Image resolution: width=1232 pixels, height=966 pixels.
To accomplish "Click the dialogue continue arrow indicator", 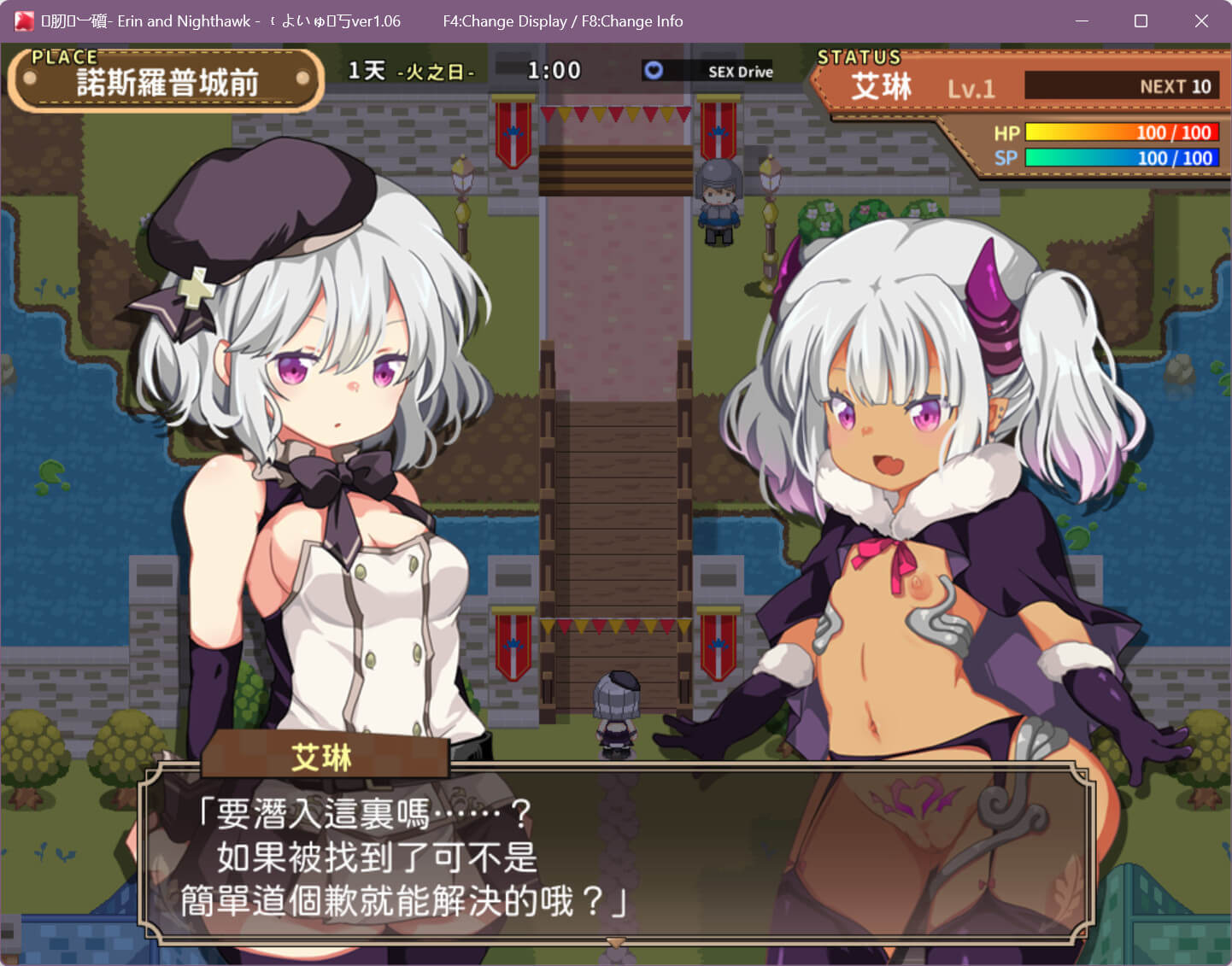I will [x=615, y=942].
